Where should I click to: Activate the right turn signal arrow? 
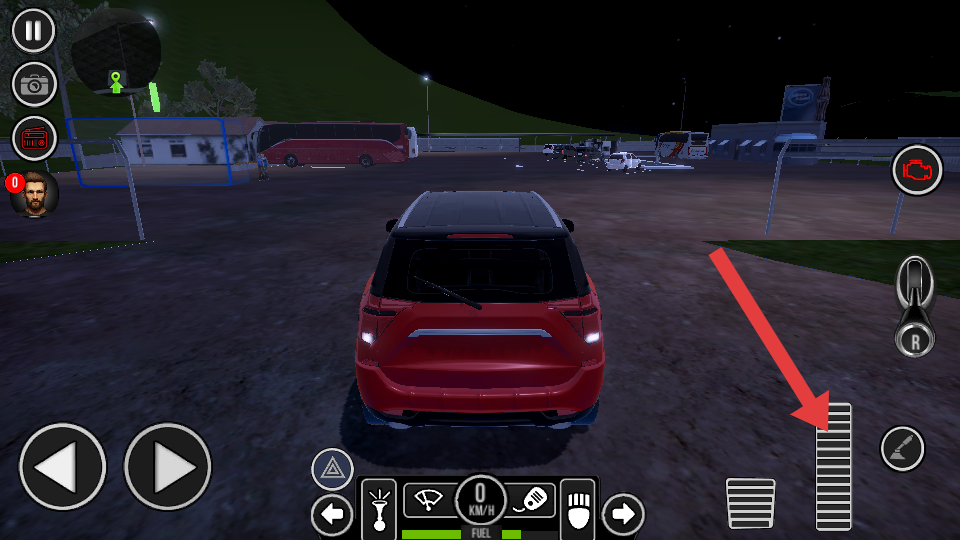tap(623, 514)
